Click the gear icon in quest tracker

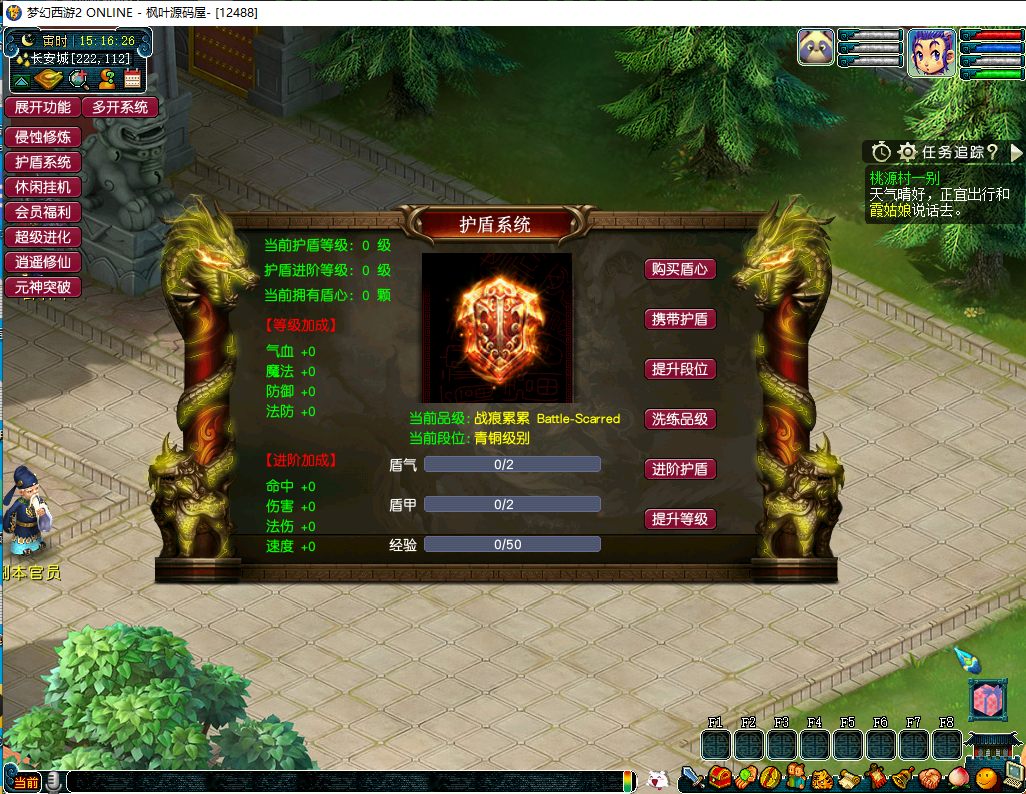(907, 152)
